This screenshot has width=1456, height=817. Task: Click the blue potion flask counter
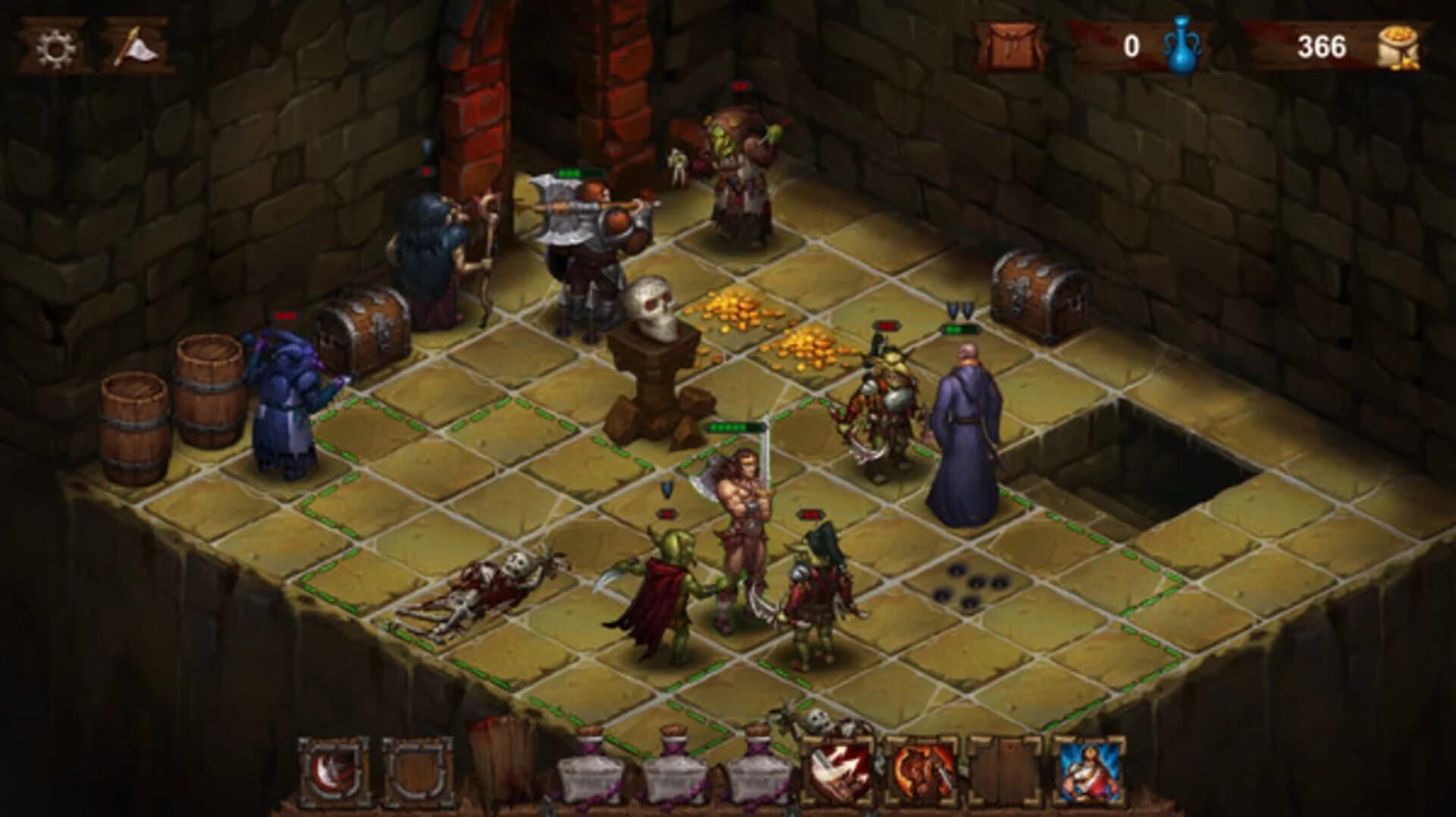[1183, 47]
